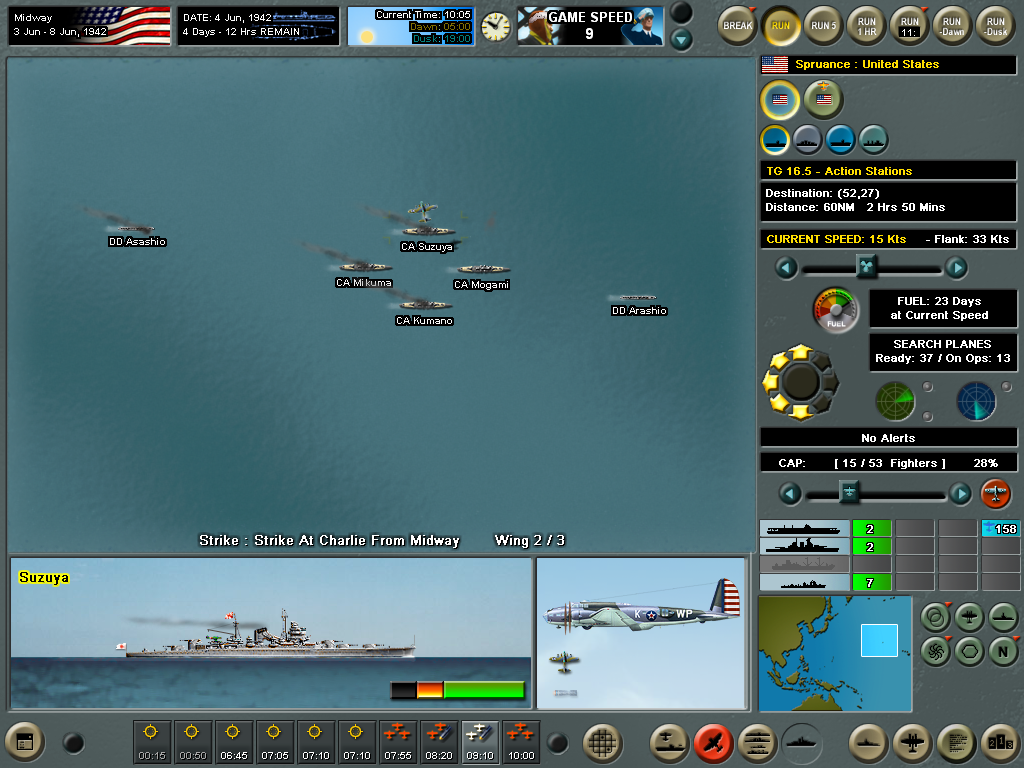Run time forward one hour
The height and width of the screenshot is (768, 1024).
(x=866, y=25)
